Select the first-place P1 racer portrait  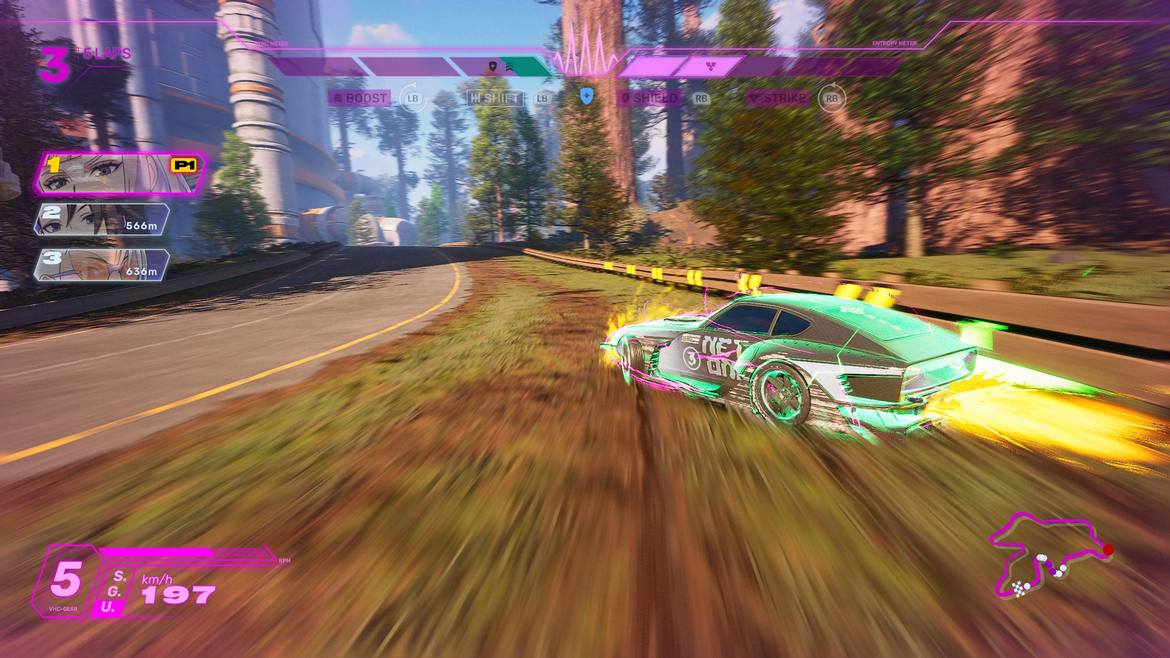tap(120, 174)
